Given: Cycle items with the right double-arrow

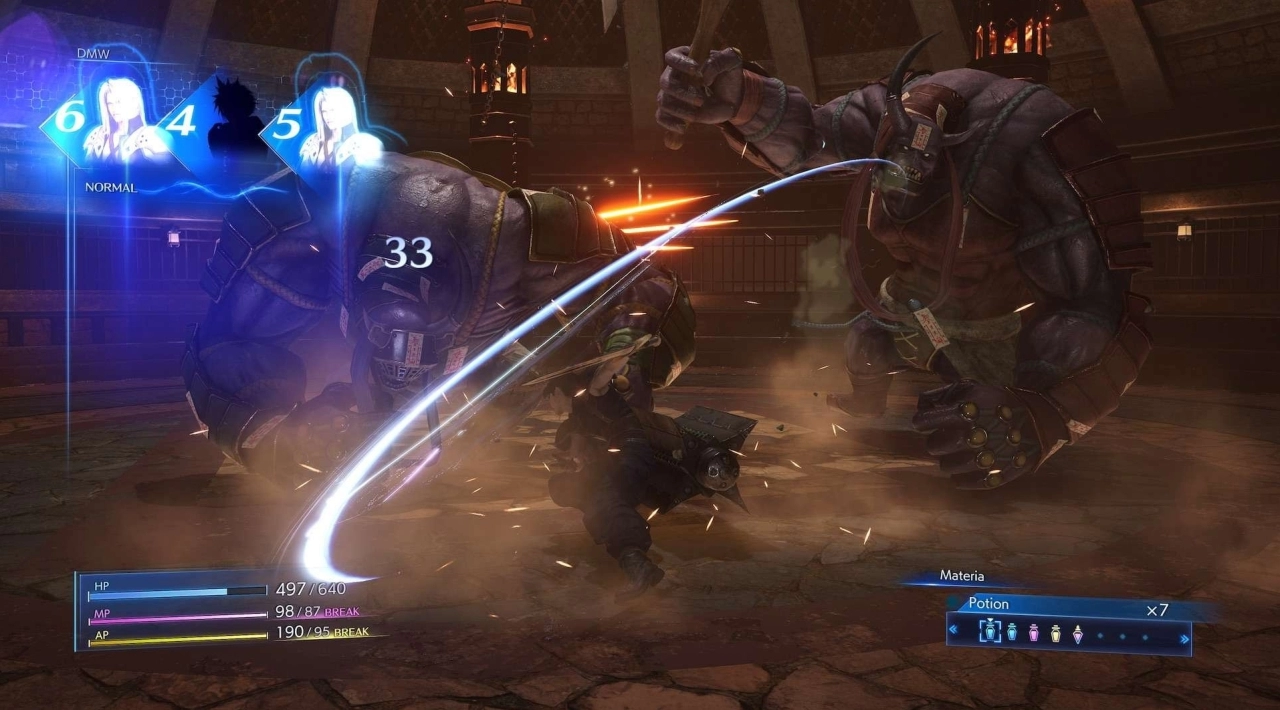Looking at the screenshot, I should tap(1185, 637).
